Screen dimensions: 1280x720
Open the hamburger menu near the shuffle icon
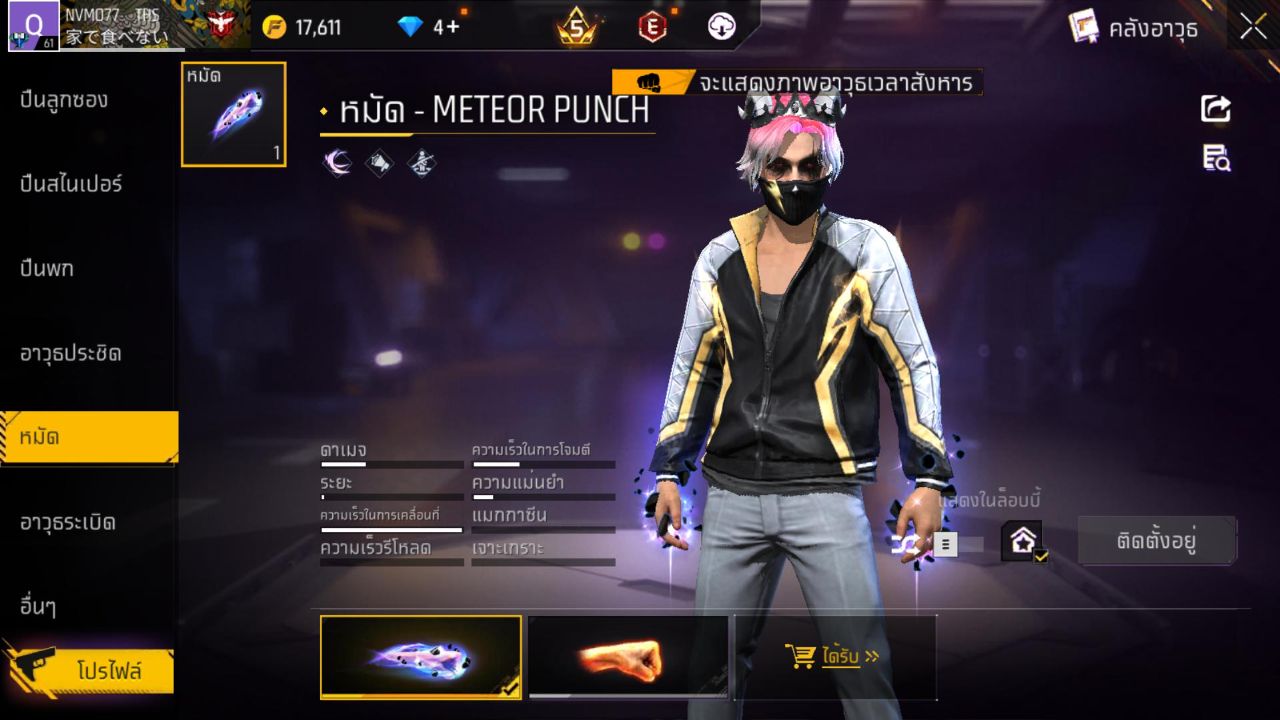[945, 545]
